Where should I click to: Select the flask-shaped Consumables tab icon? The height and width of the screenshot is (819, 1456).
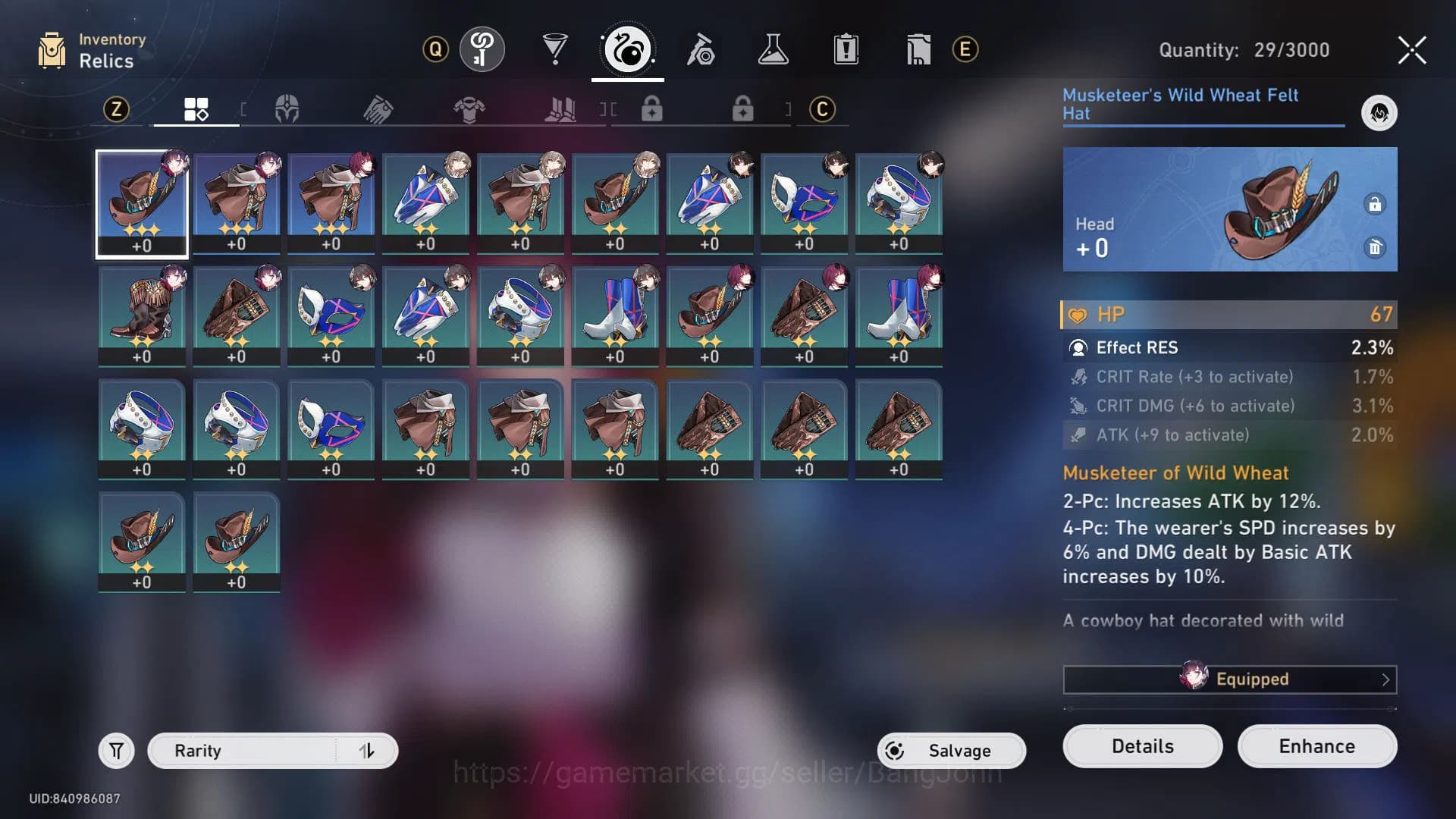pyautogui.click(x=773, y=48)
